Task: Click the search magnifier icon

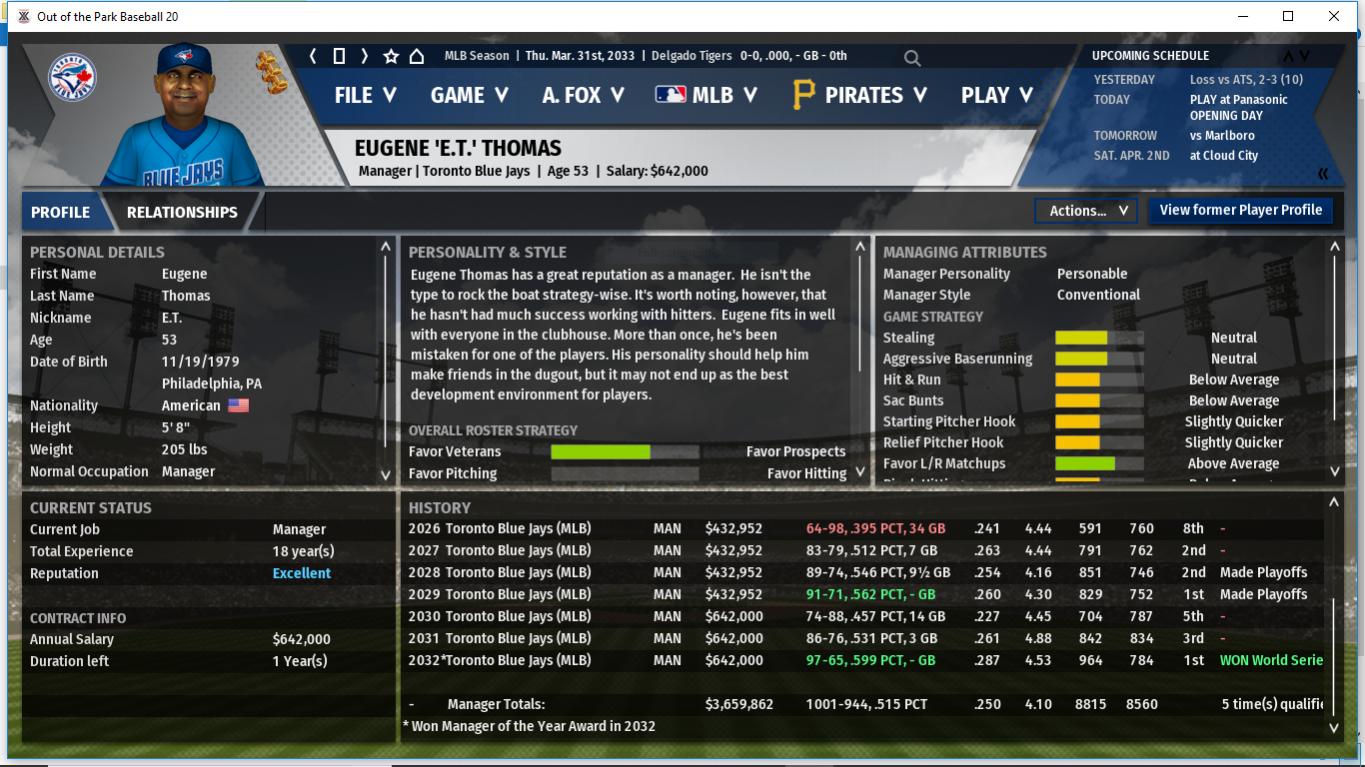Action: point(912,58)
